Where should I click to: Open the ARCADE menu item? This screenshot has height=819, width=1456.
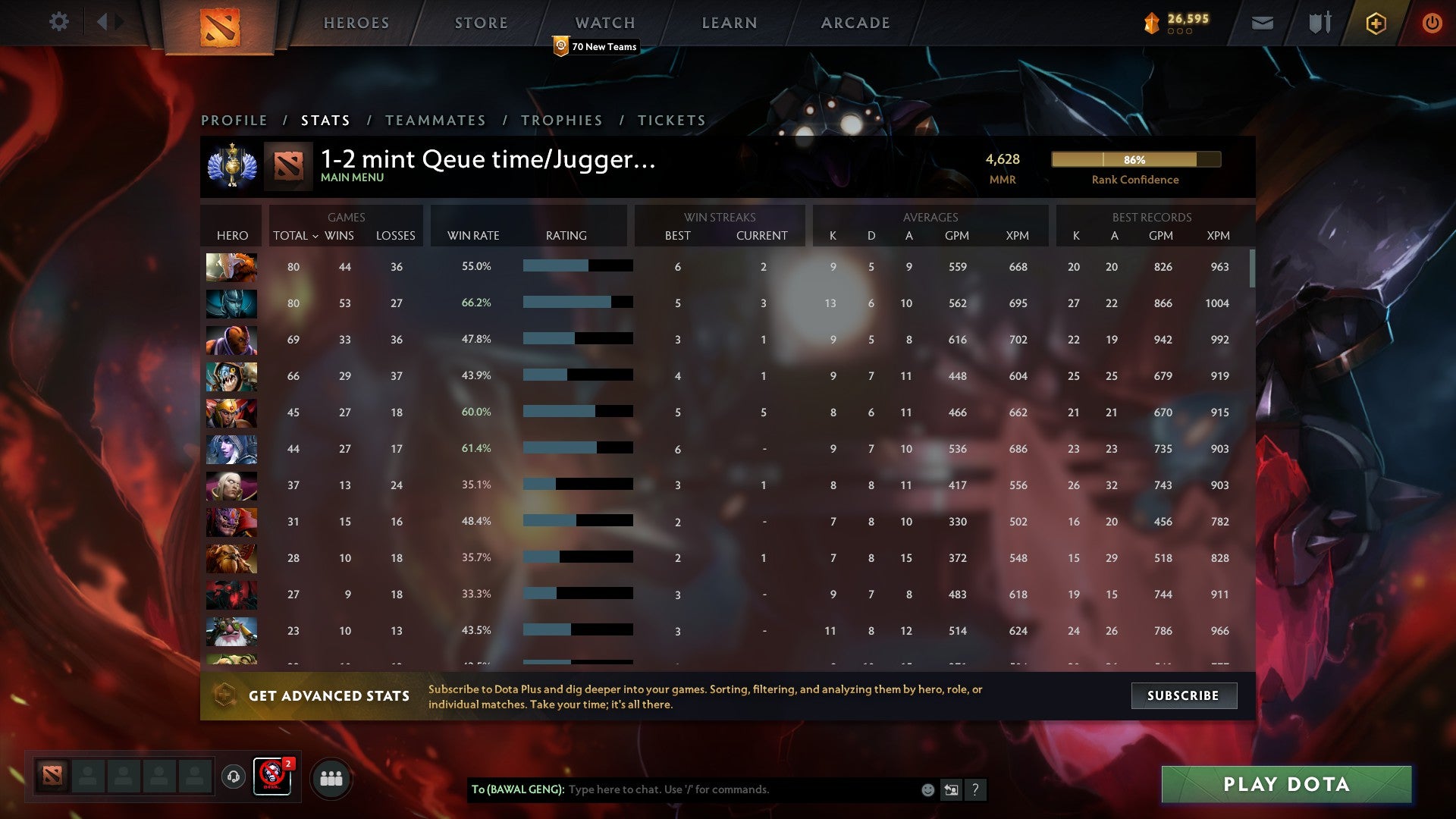855,23
